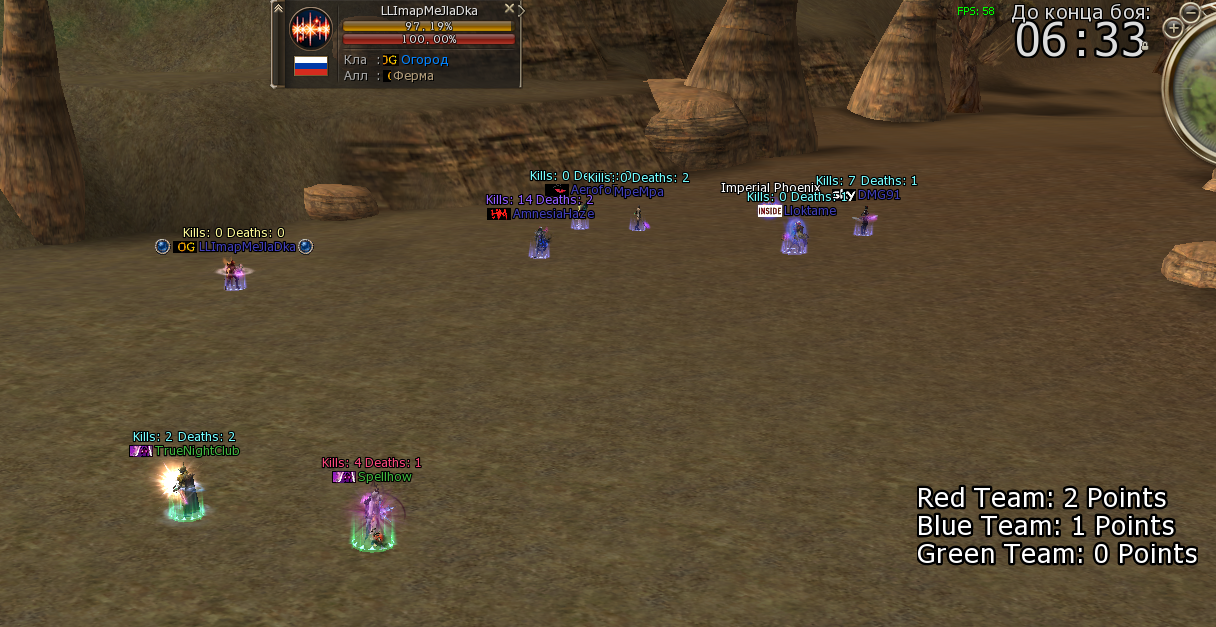1216x627 pixels.
Task: Close the LLImapMeJIaDka target window
Action: tap(509, 9)
